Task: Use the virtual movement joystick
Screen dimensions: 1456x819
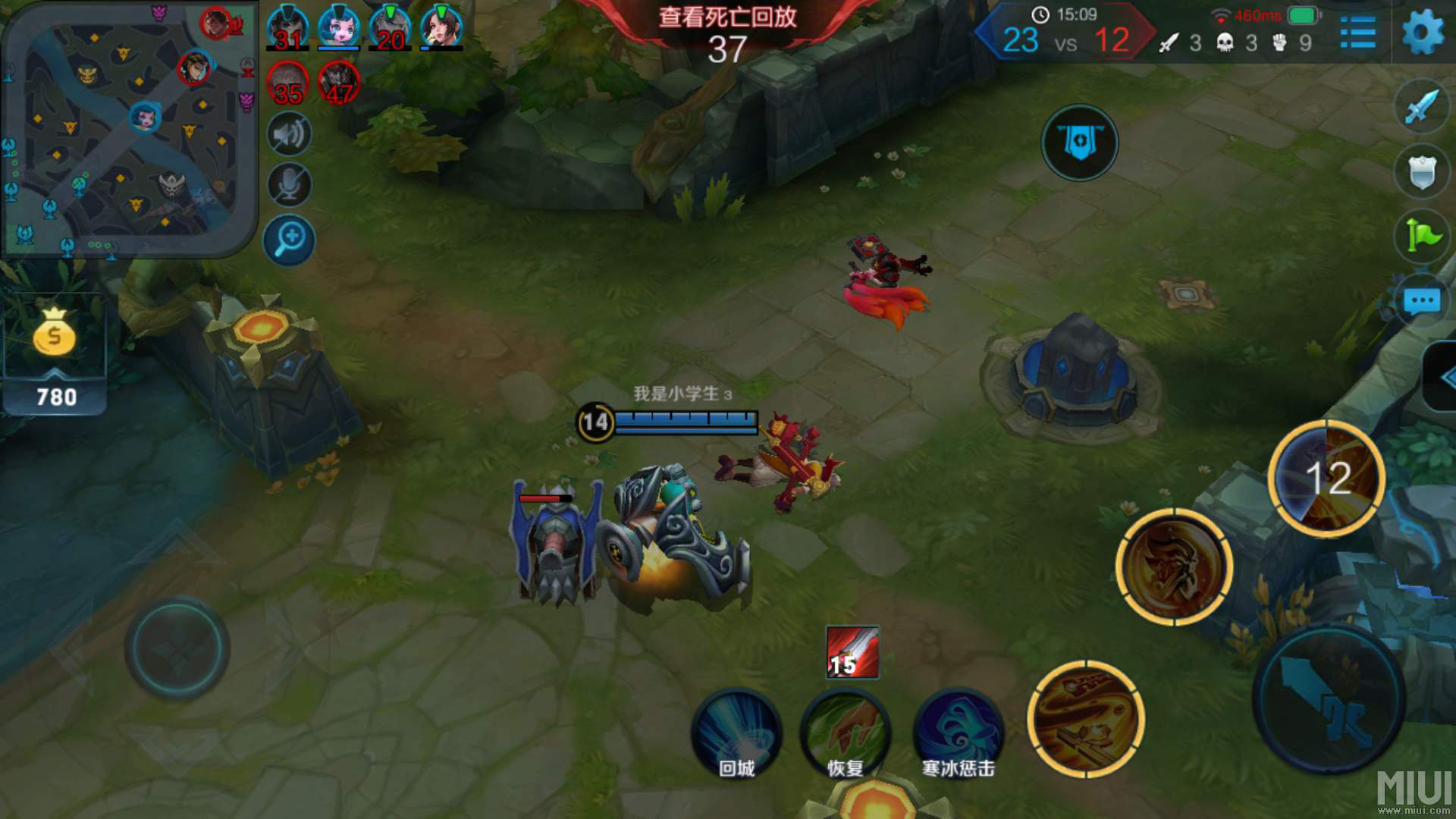Action: tap(177, 648)
